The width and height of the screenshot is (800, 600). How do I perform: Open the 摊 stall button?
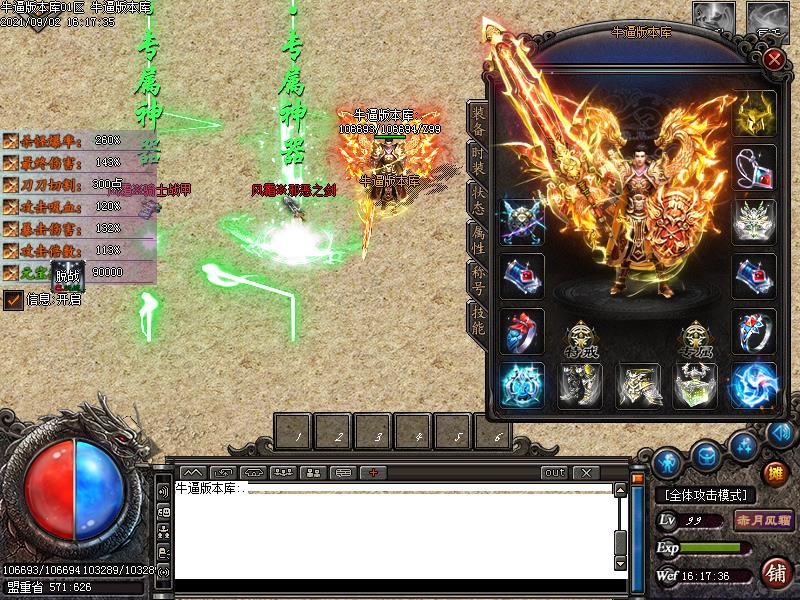[775, 472]
